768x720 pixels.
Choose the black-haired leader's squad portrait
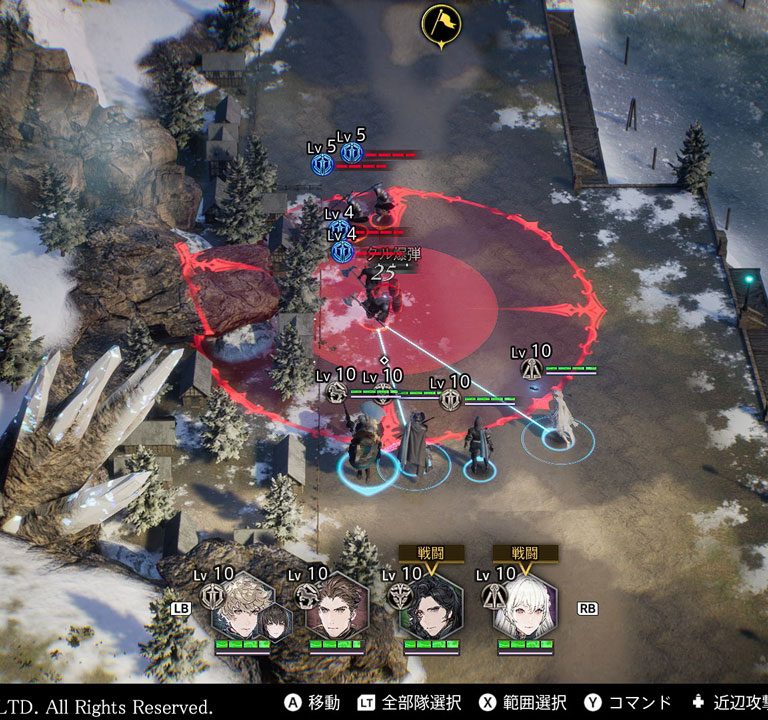430,607
